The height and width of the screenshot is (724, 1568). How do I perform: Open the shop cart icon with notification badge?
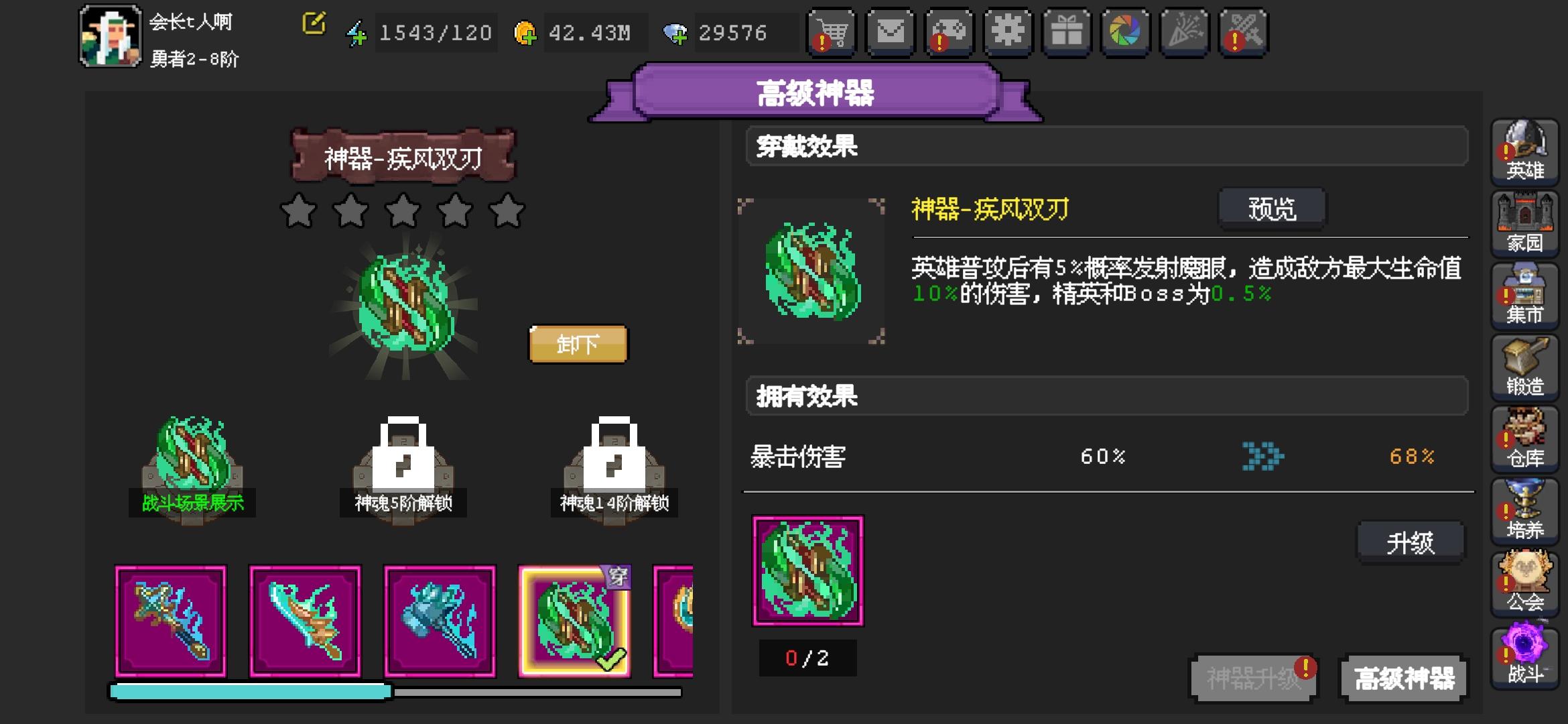click(x=830, y=32)
